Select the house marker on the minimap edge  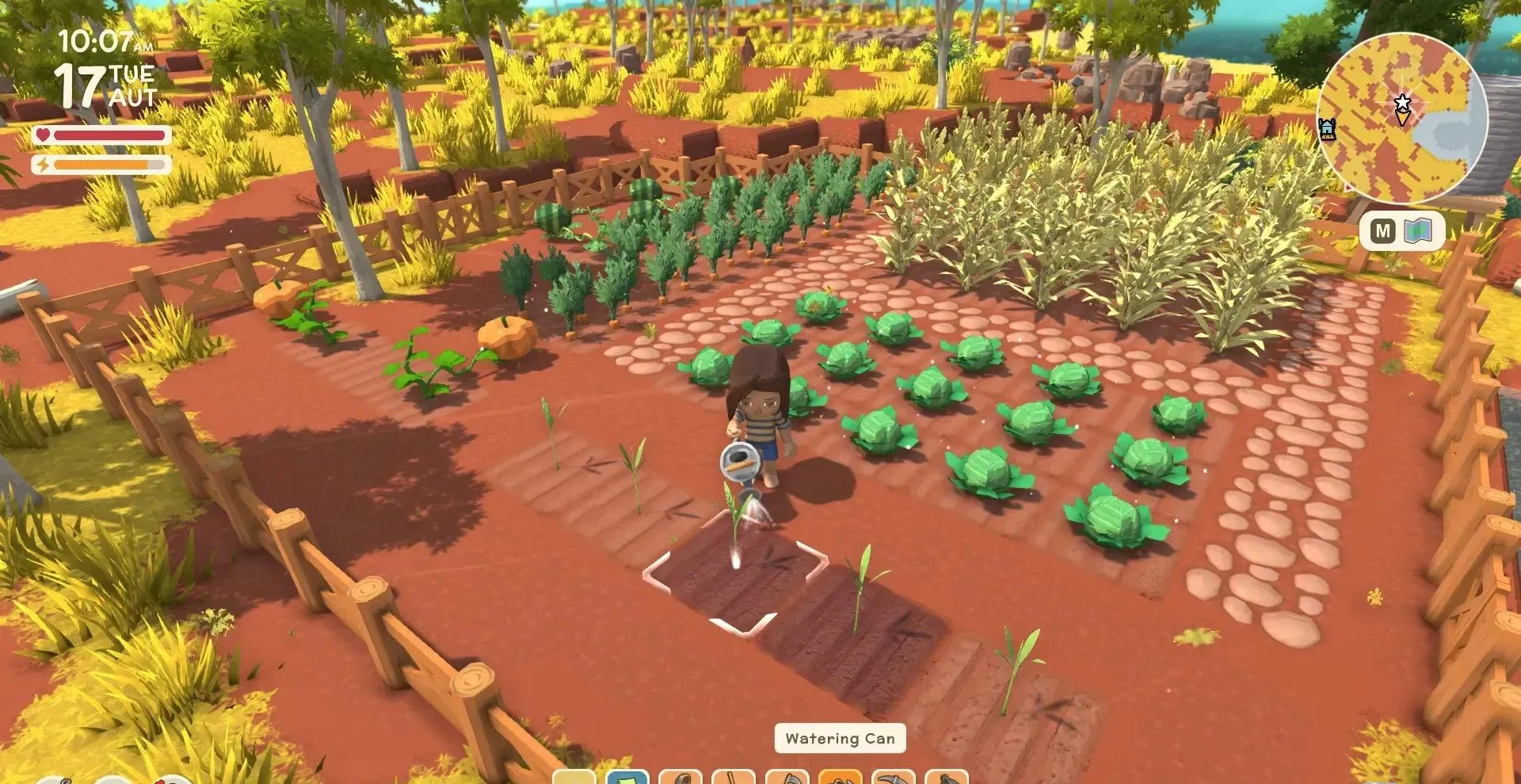pyautogui.click(x=1328, y=128)
